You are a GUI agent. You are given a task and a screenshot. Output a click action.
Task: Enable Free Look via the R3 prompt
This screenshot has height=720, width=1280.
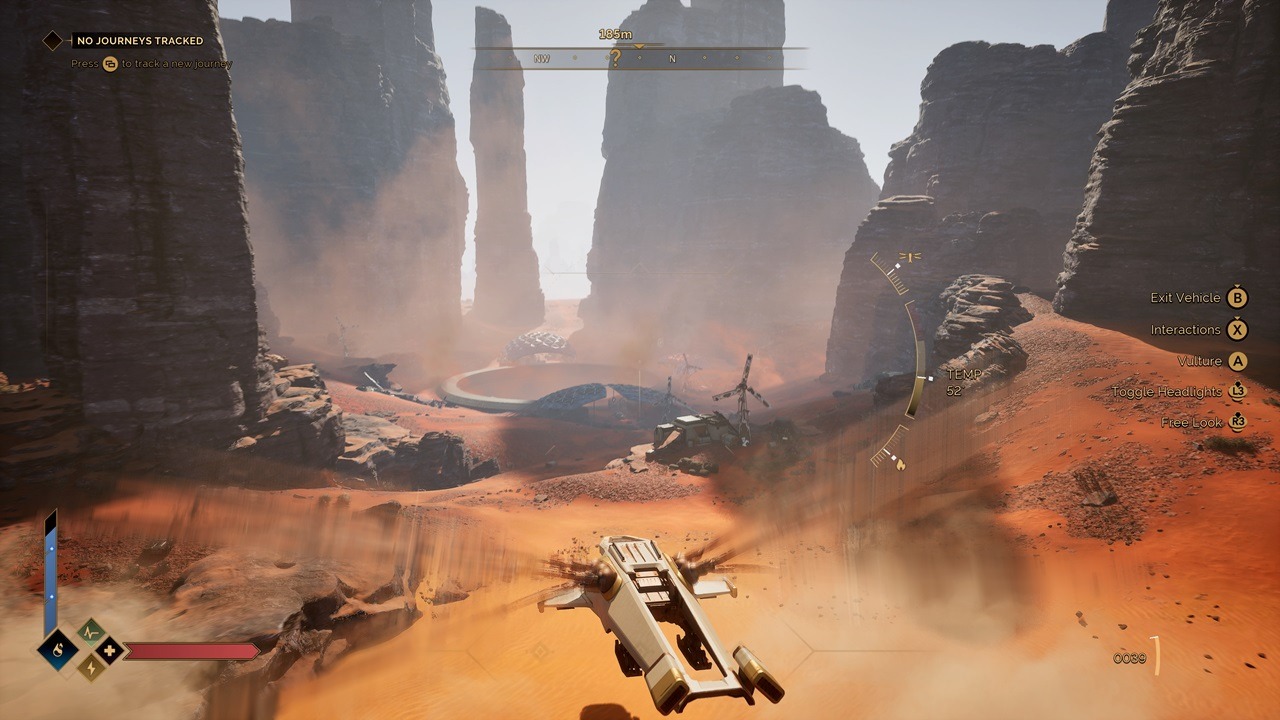click(1240, 423)
